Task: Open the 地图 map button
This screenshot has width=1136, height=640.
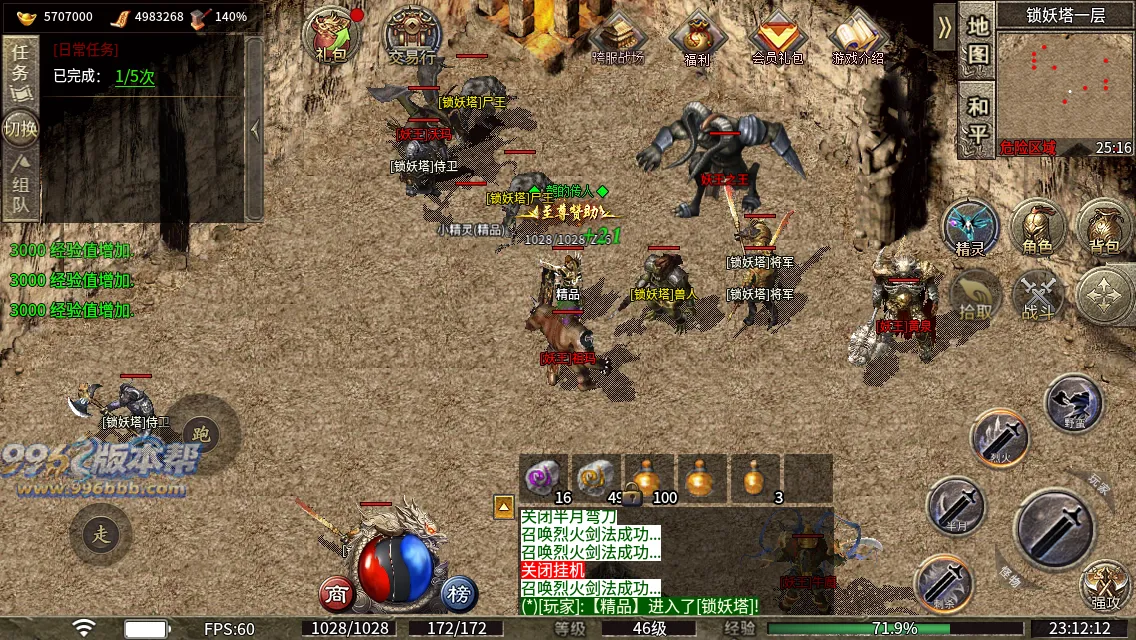Action: pos(977,40)
